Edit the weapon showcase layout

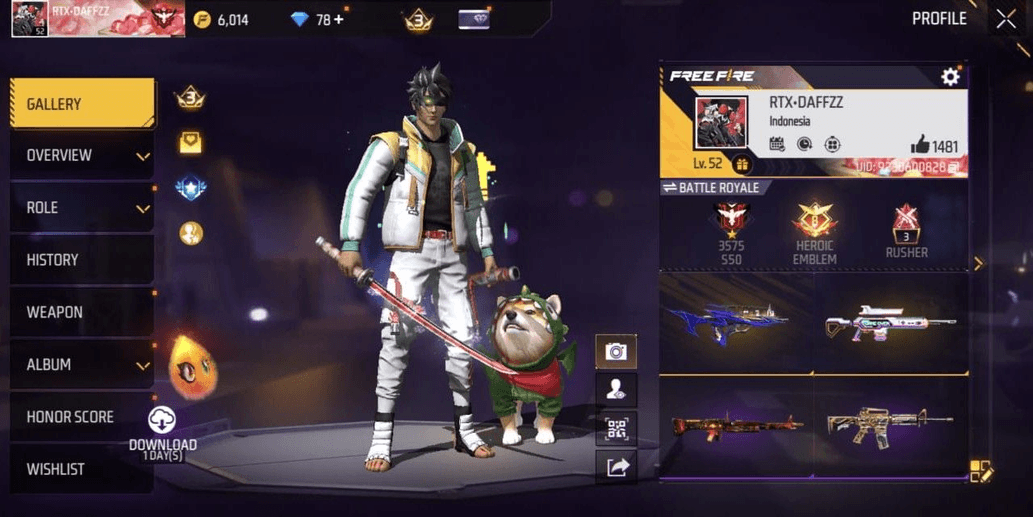[980, 472]
